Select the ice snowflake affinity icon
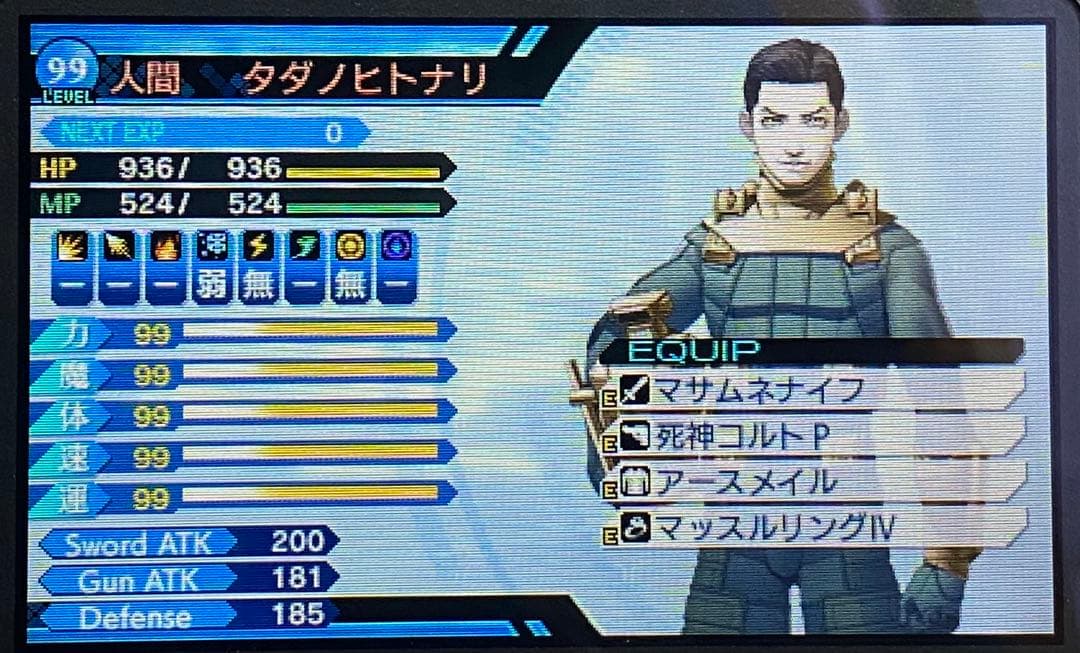Image resolution: width=1080 pixels, height=653 pixels. coord(211,247)
